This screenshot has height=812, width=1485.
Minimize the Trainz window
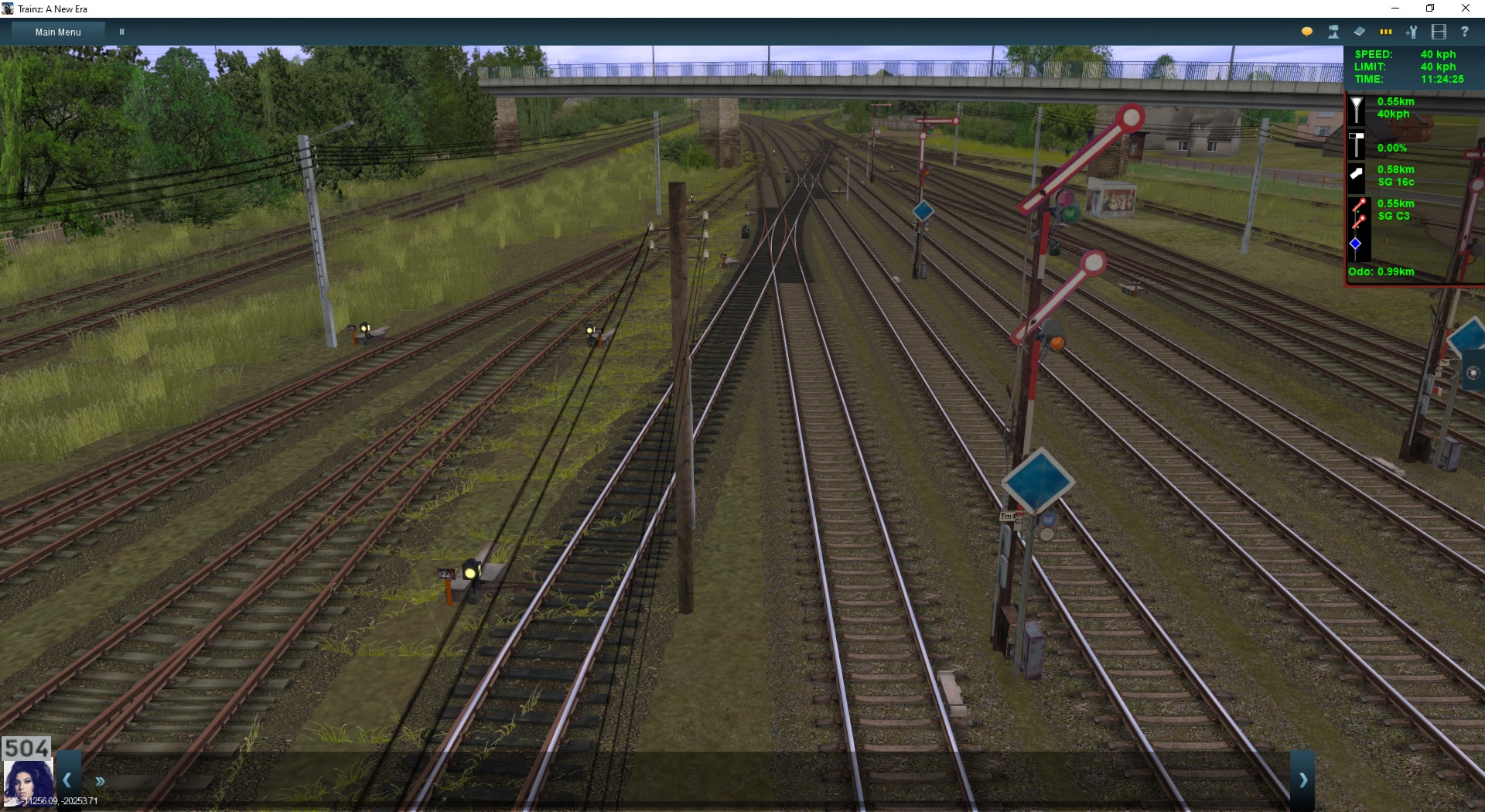1395,9
